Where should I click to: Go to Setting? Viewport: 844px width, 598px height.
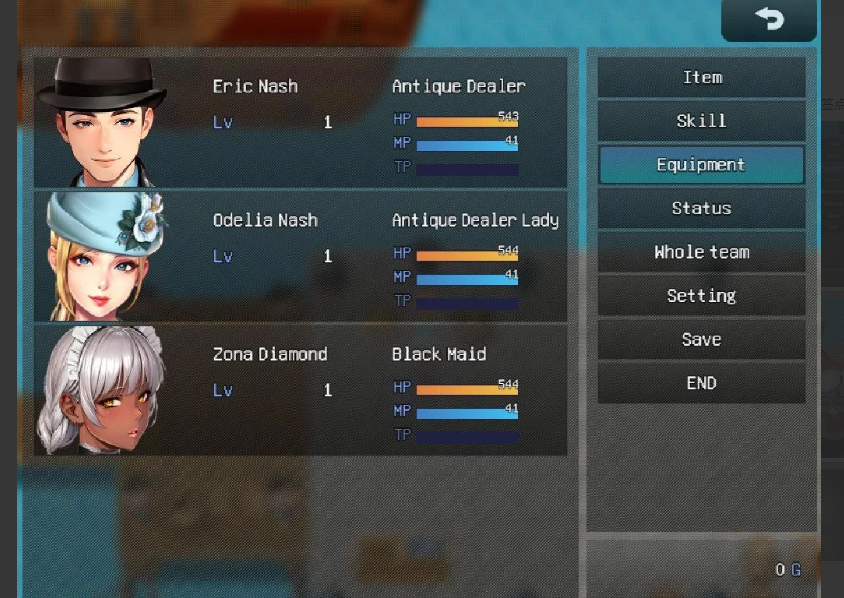(x=701, y=296)
